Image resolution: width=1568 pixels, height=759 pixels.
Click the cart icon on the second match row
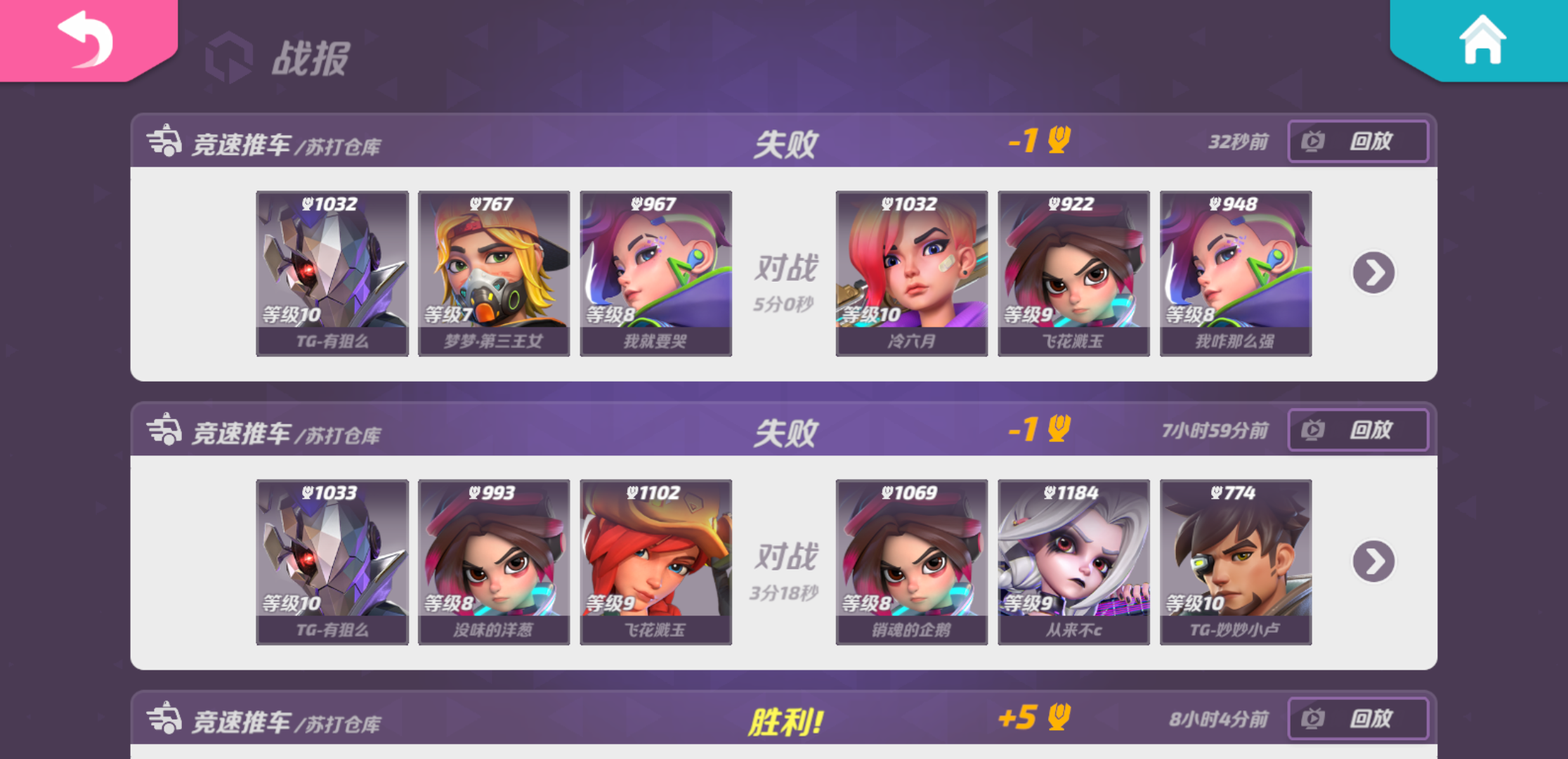pos(165,429)
